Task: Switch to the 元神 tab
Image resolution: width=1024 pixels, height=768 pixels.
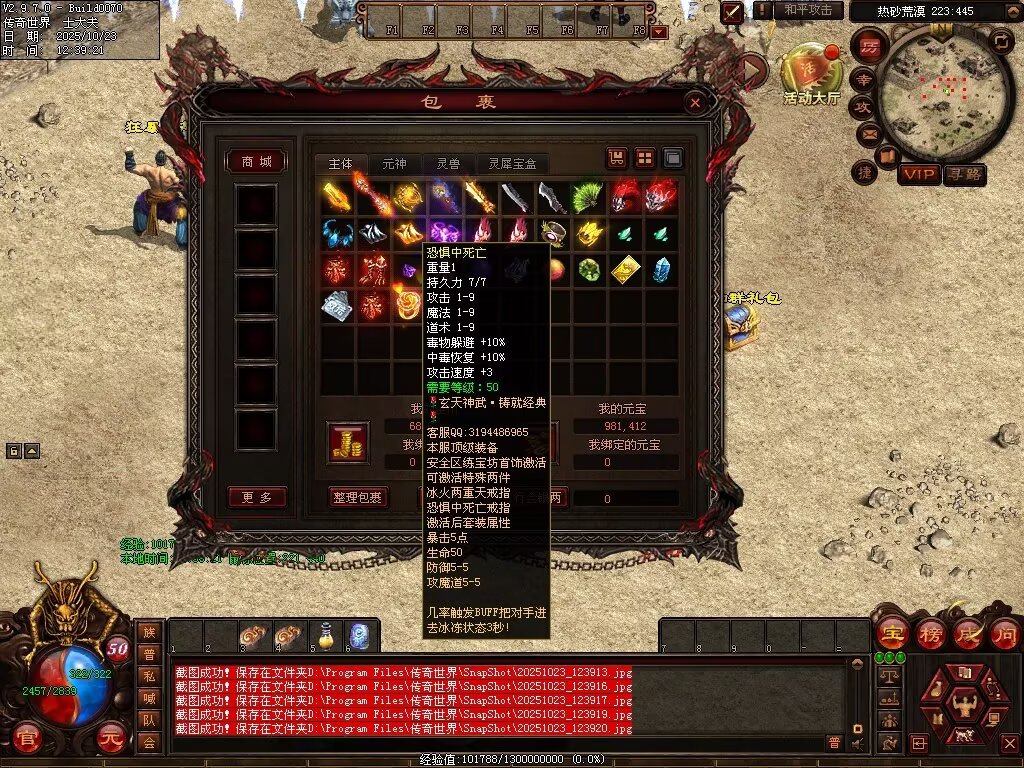Action: pos(394,163)
